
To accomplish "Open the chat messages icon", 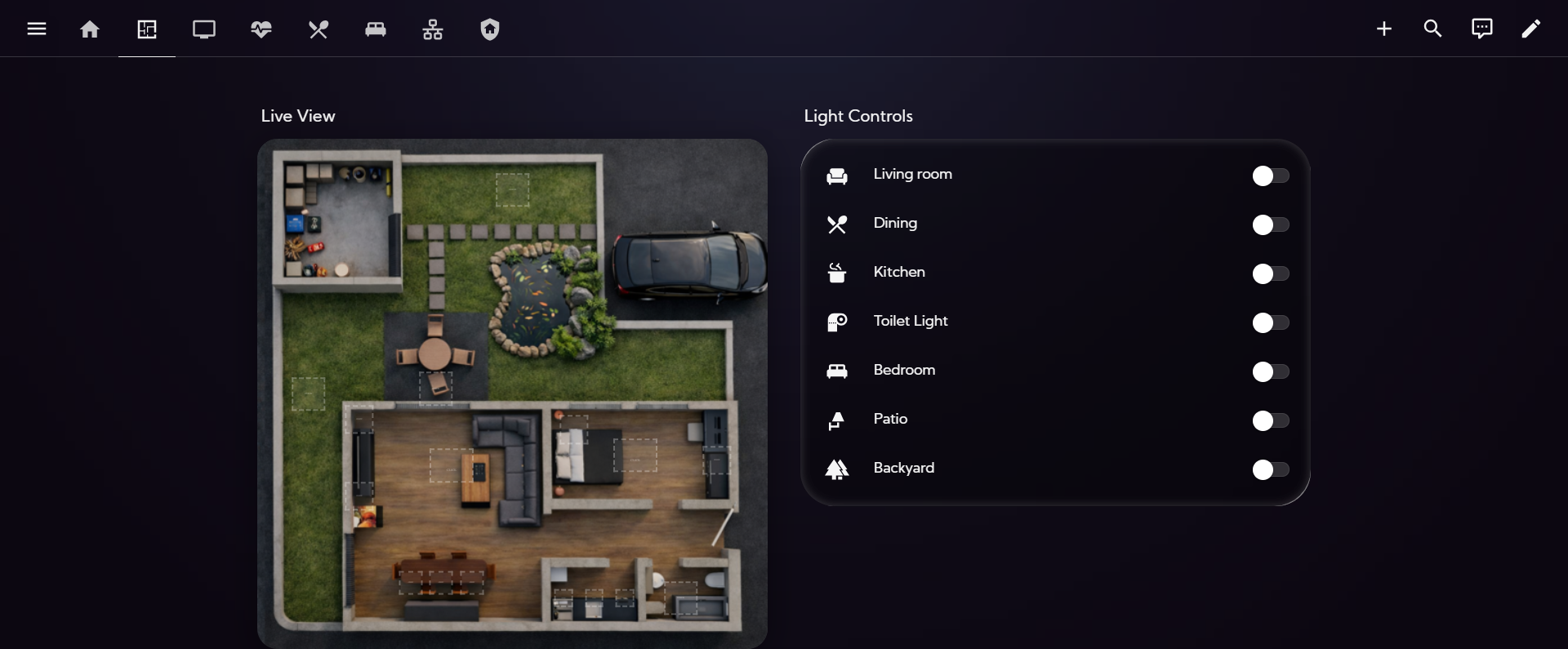I will [x=1481, y=29].
